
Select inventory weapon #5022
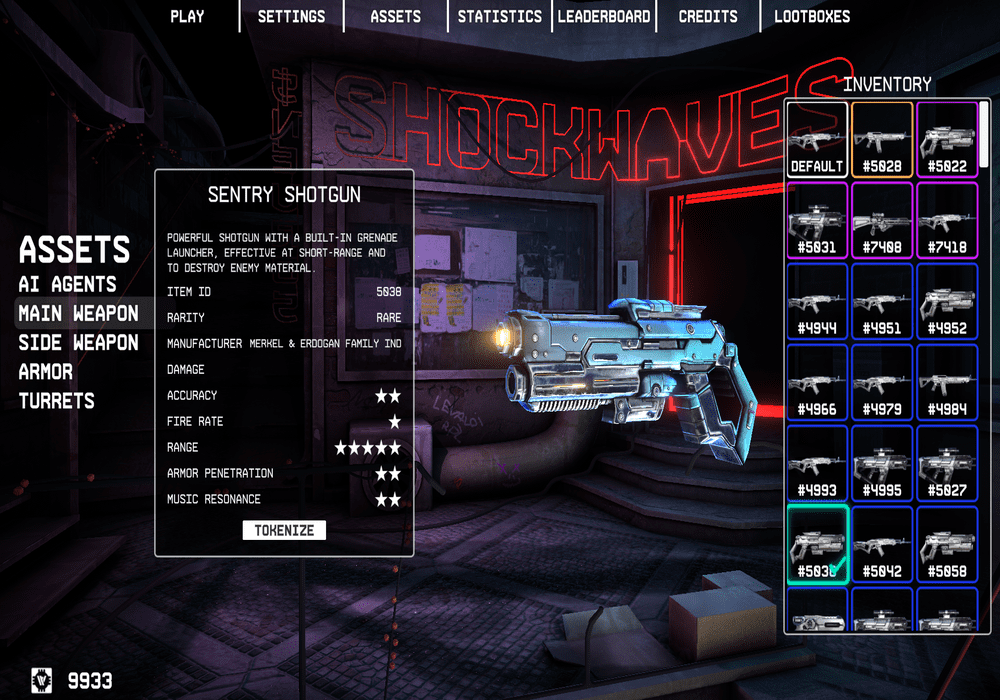click(x=947, y=139)
